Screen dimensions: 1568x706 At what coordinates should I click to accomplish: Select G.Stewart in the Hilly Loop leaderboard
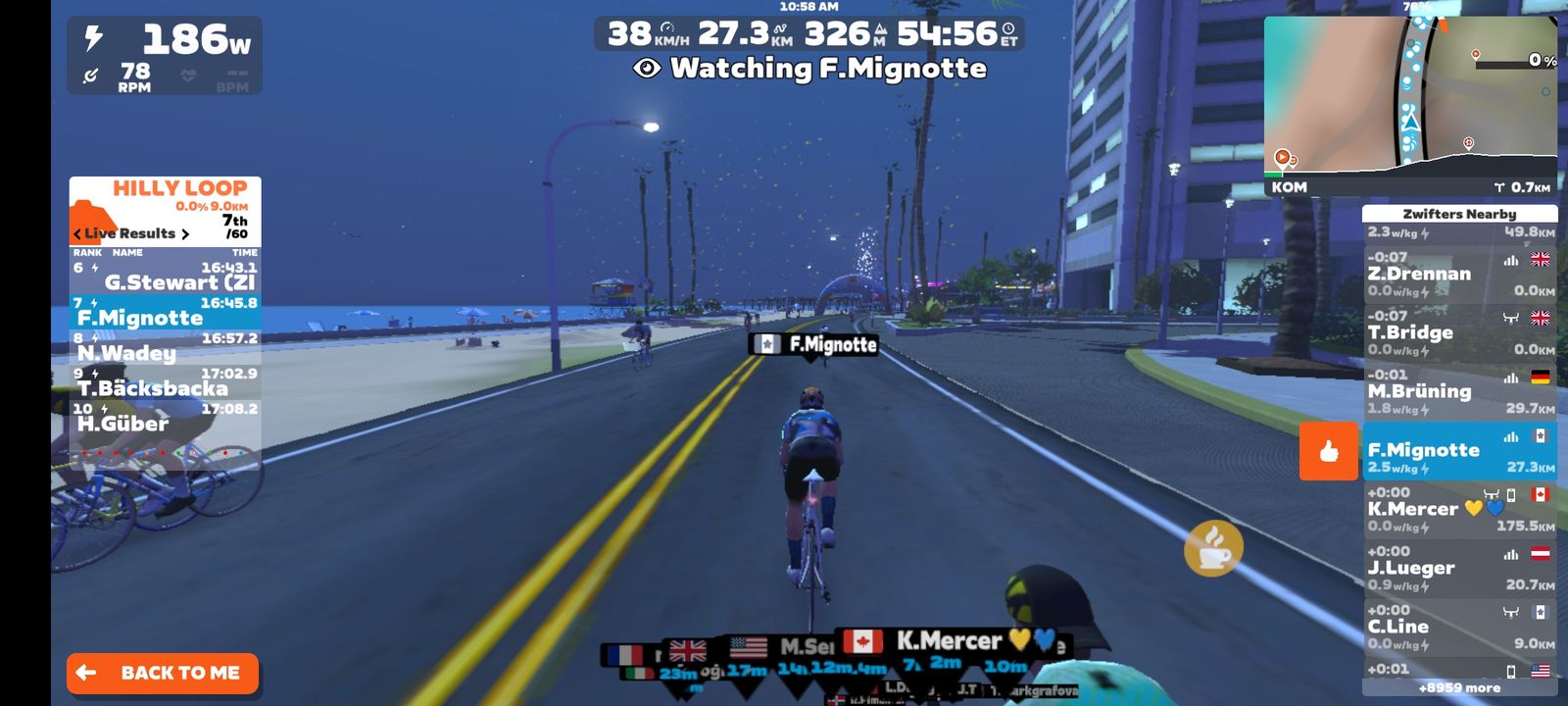pos(165,277)
